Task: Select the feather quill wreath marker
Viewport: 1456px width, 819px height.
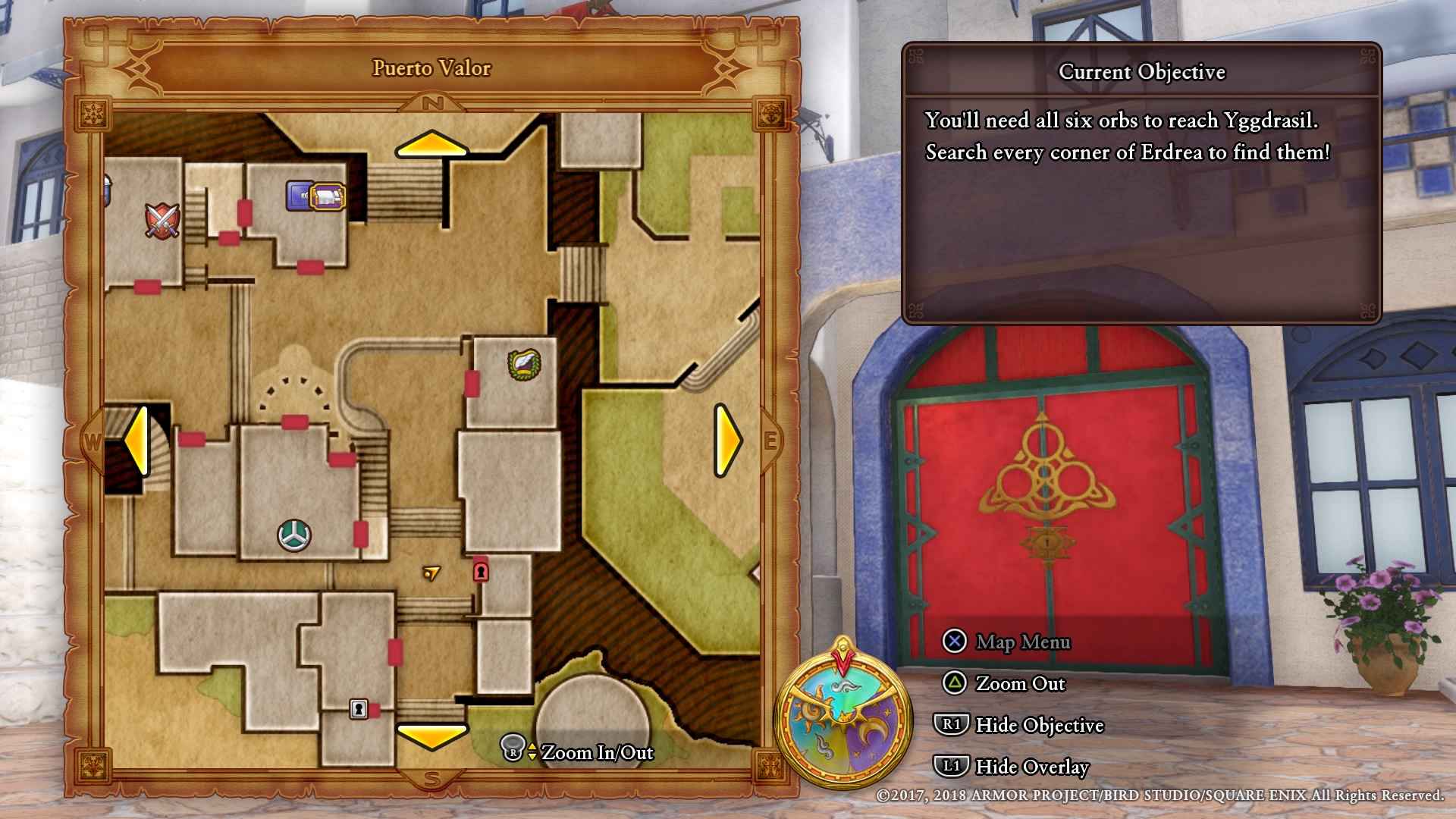Action: tap(524, 365)
